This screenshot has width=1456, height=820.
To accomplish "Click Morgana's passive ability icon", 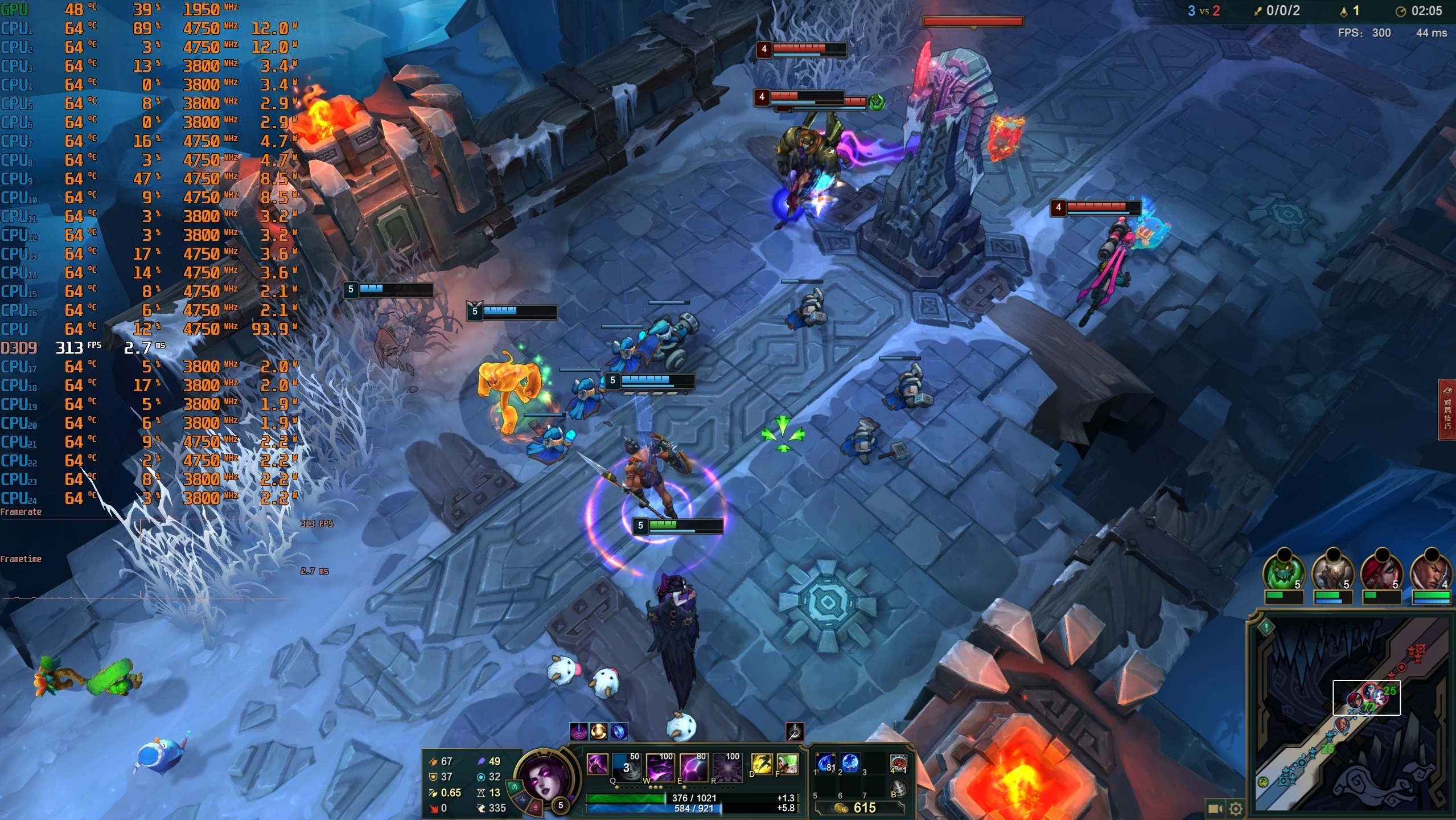I will (x=597, y=764).
